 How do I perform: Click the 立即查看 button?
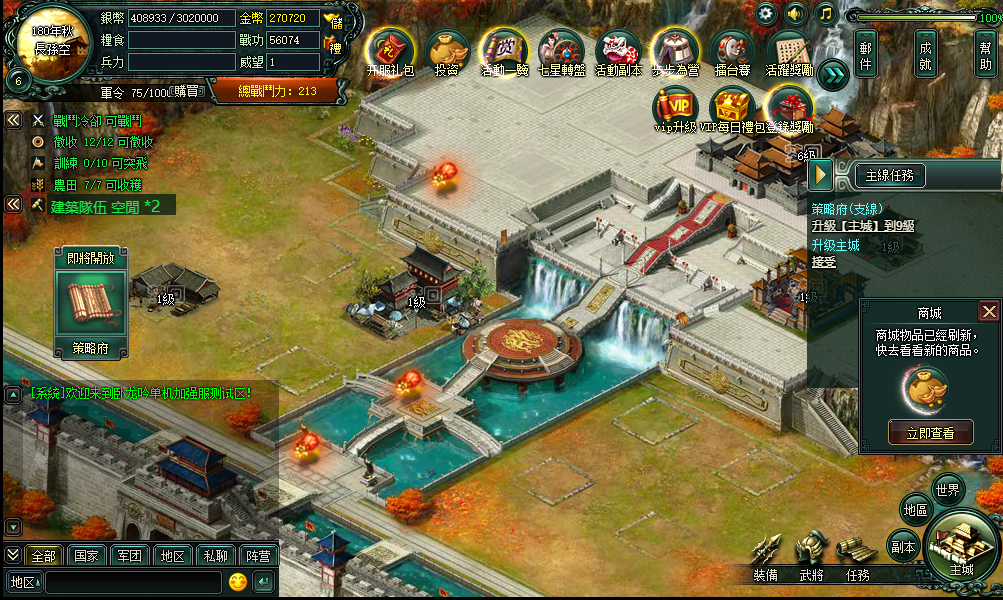tap(930, 433)
